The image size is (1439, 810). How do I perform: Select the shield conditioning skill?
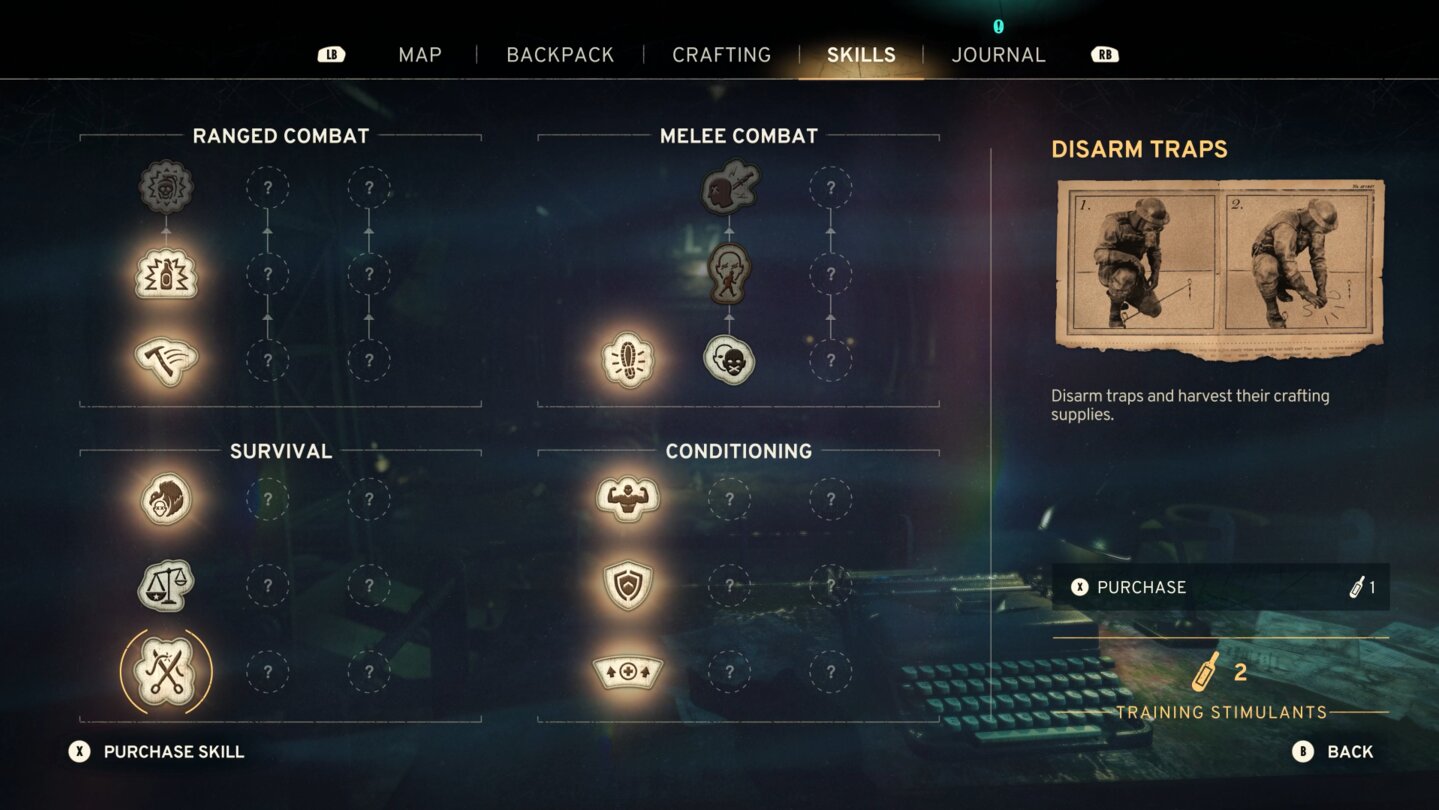[628, 585]
